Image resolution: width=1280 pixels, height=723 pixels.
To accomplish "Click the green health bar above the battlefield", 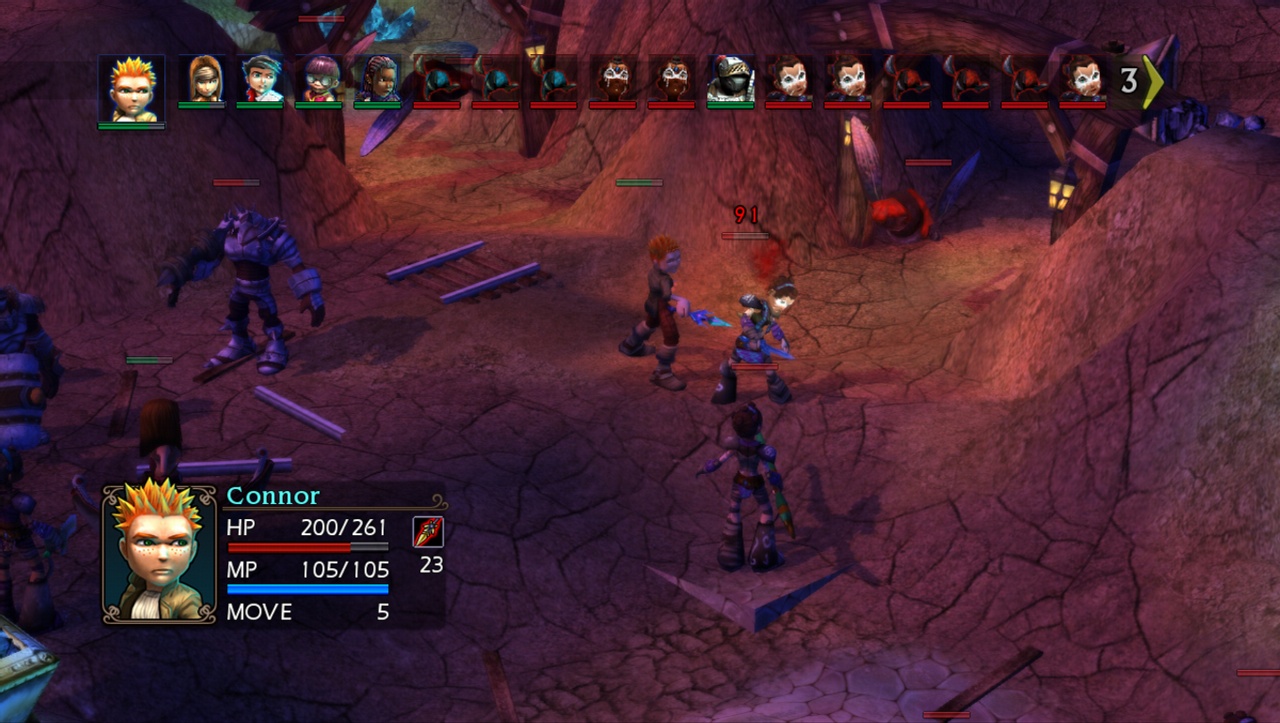I will [x=638, y=183].
